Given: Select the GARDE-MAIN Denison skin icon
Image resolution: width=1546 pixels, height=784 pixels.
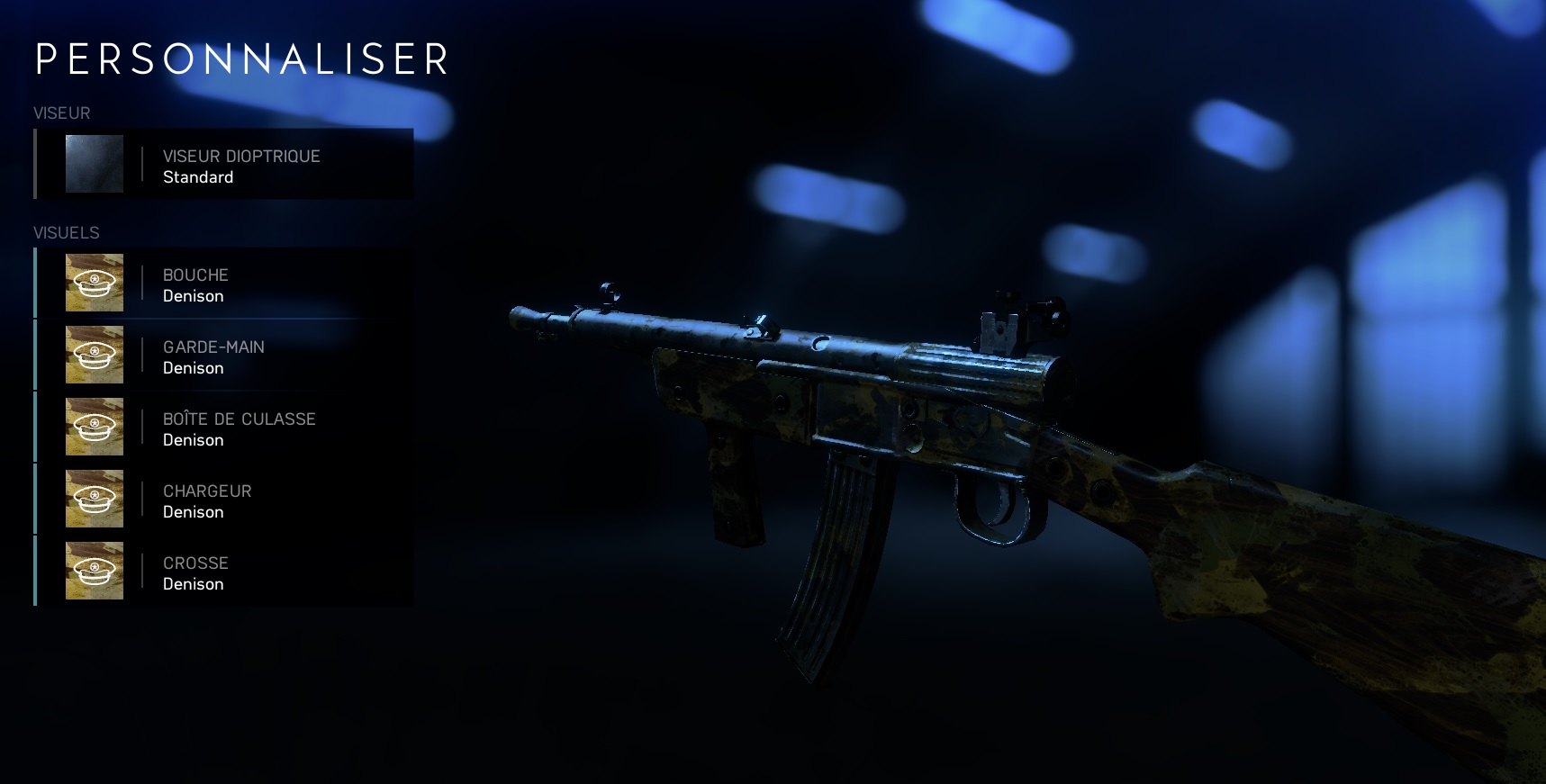Looking at the screenshot, I should click(x=94, y=354).
